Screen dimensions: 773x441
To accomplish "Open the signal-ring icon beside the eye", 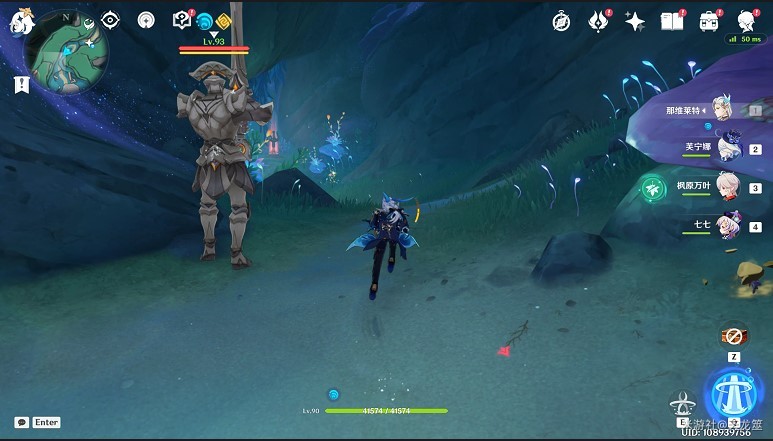I will coord(146,20).
